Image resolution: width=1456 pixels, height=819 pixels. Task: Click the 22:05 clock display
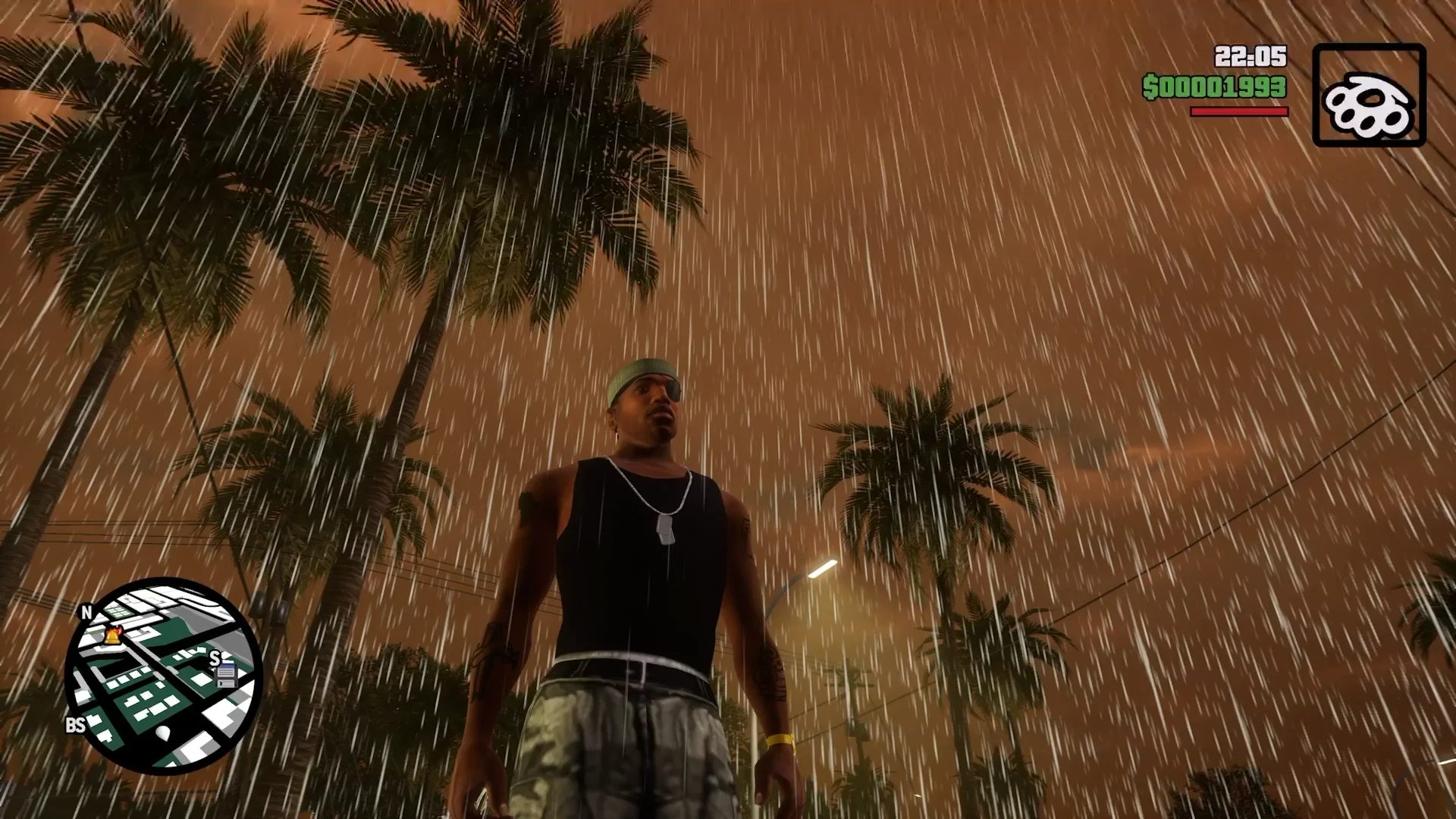pos(1252,55)
